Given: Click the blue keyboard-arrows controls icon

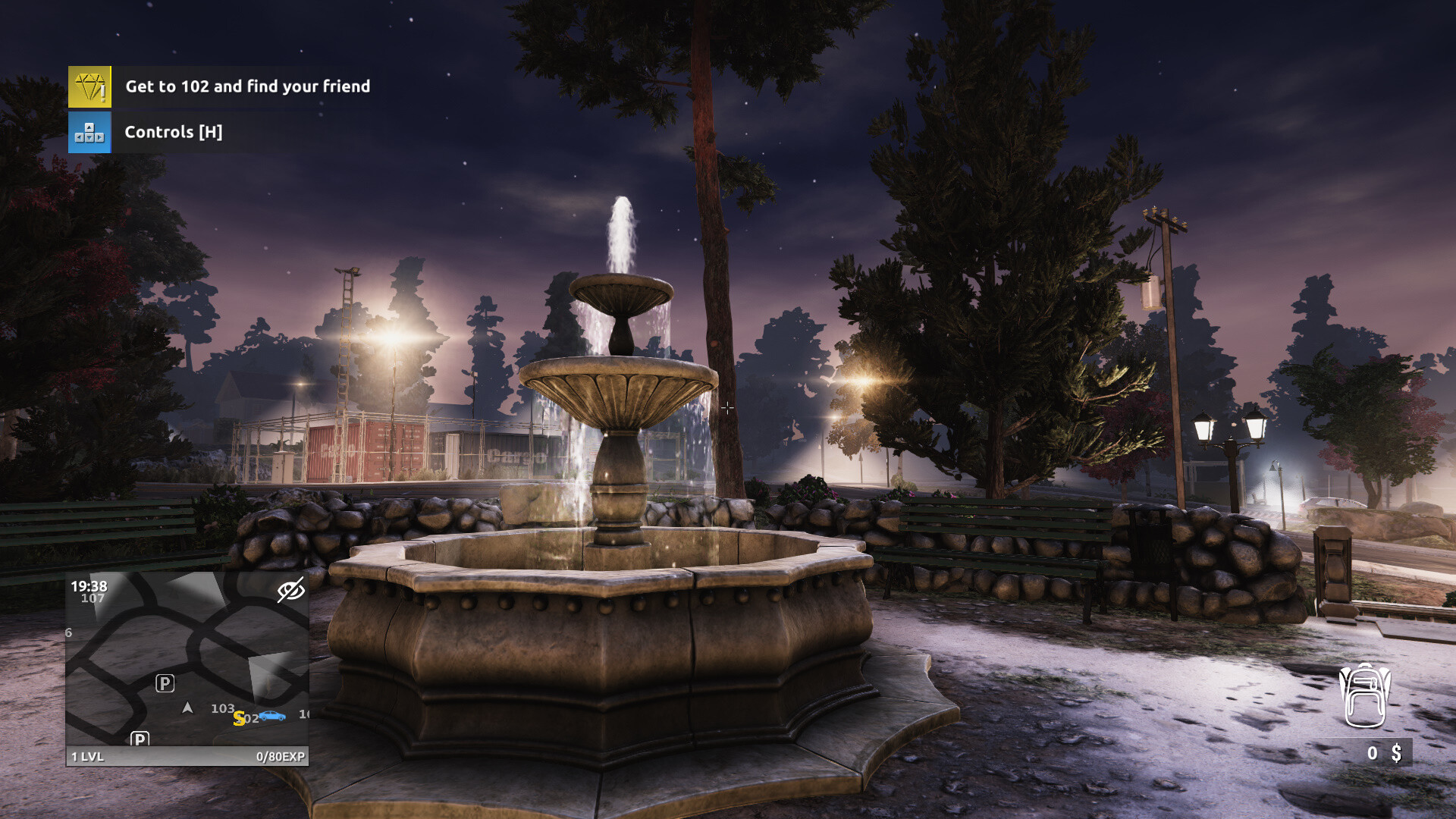Looking at the screenshot, I should click(x=89, y=131).
